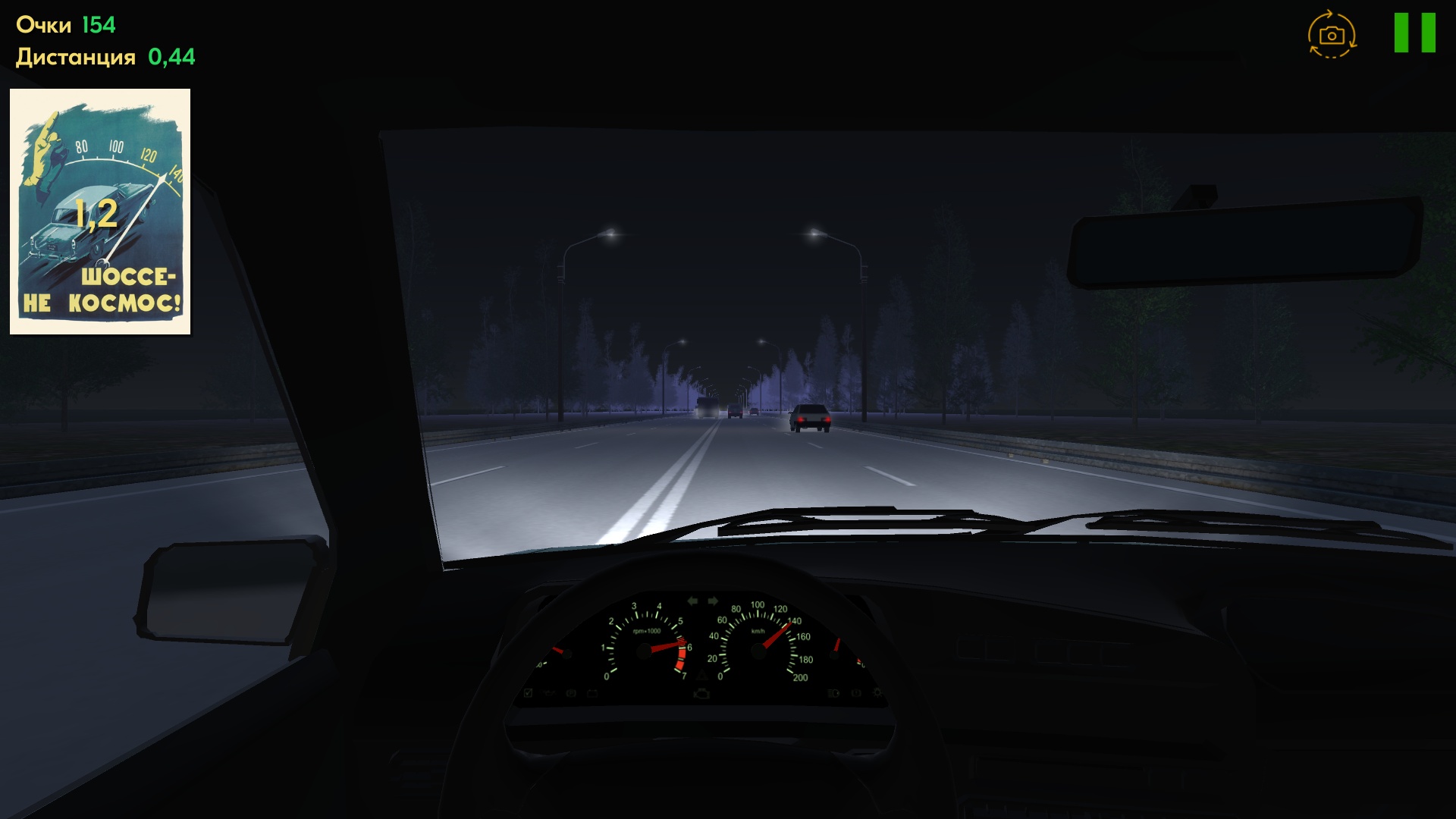Image resolution: width=1456 pixels, height=819 pixels.
Task: Select the parking brake (P) indicator
Action: 570,692
